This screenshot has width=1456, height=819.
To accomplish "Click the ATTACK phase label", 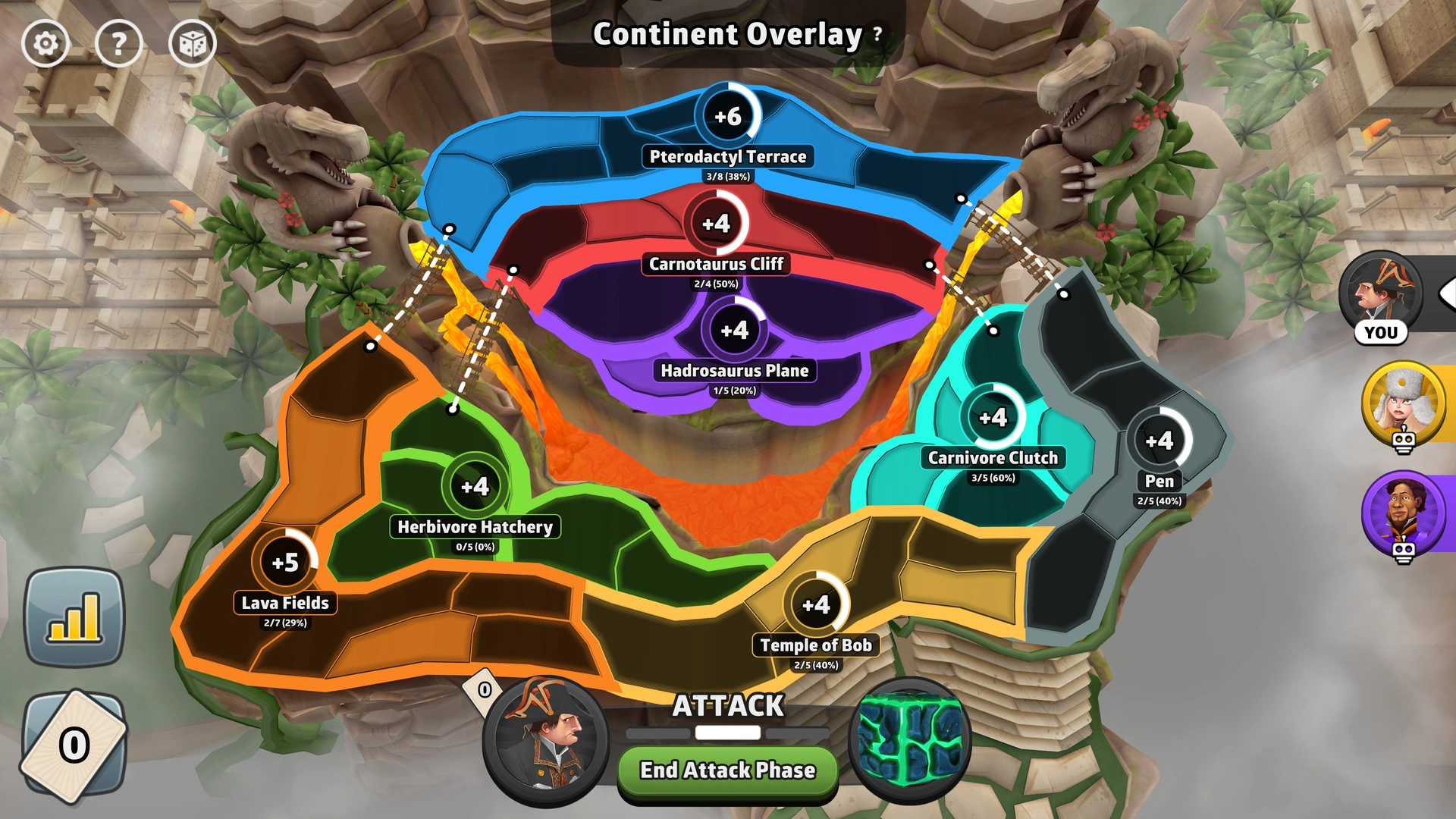I will coord(726,705).
